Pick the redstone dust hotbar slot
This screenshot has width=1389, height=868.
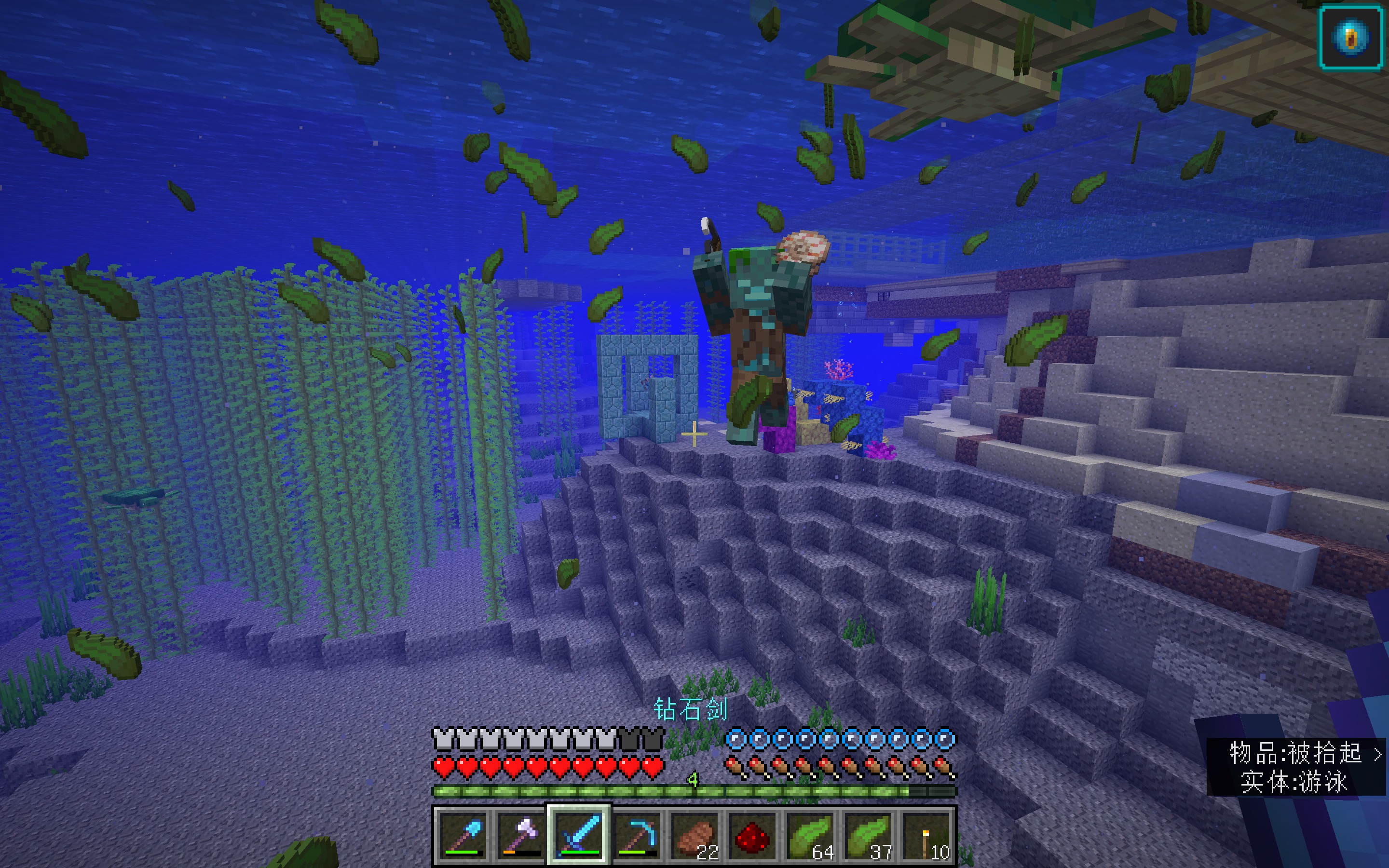tap(752, 835)
